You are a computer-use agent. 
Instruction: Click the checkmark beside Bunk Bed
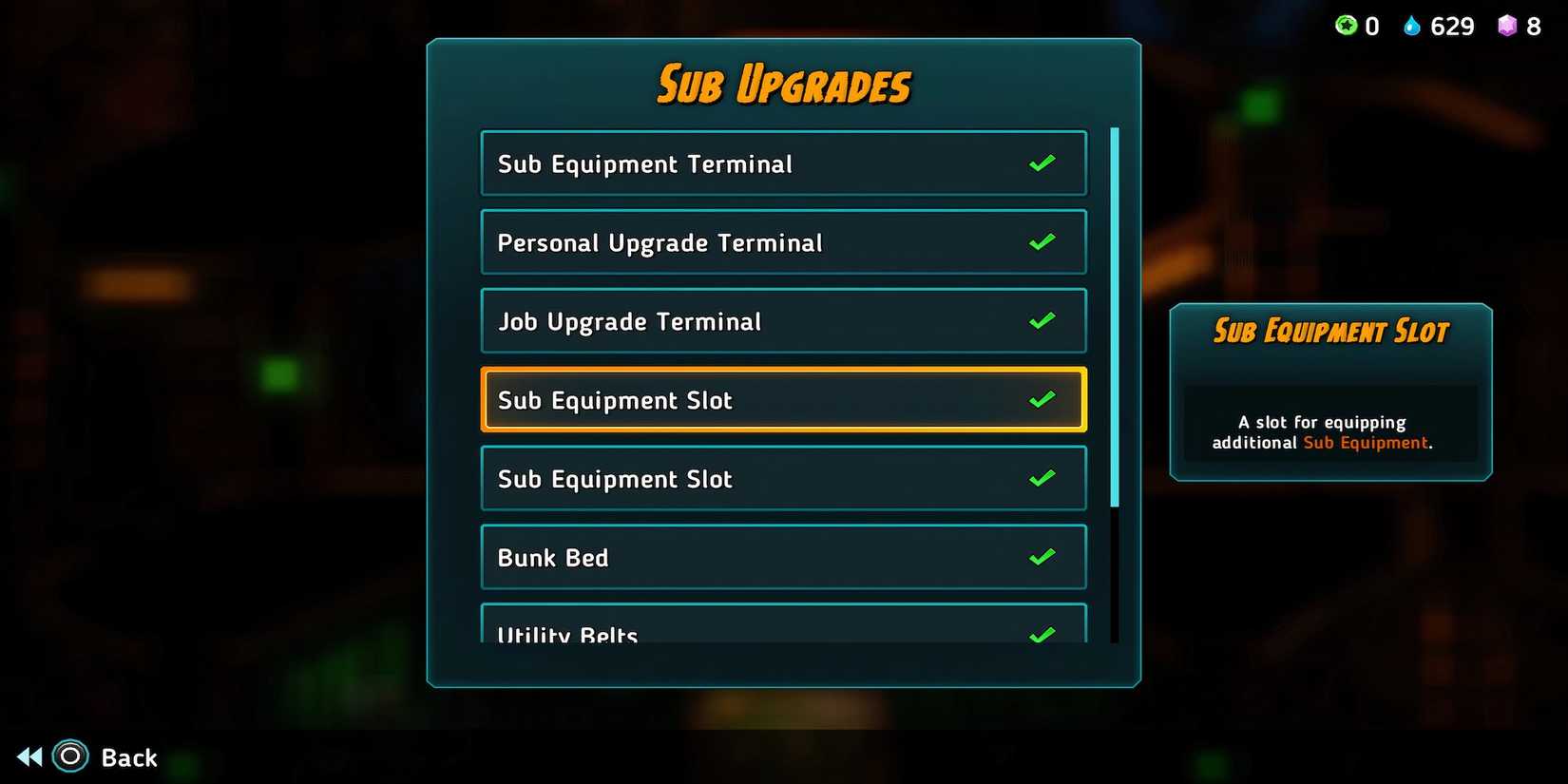[x=1042, y=556]
